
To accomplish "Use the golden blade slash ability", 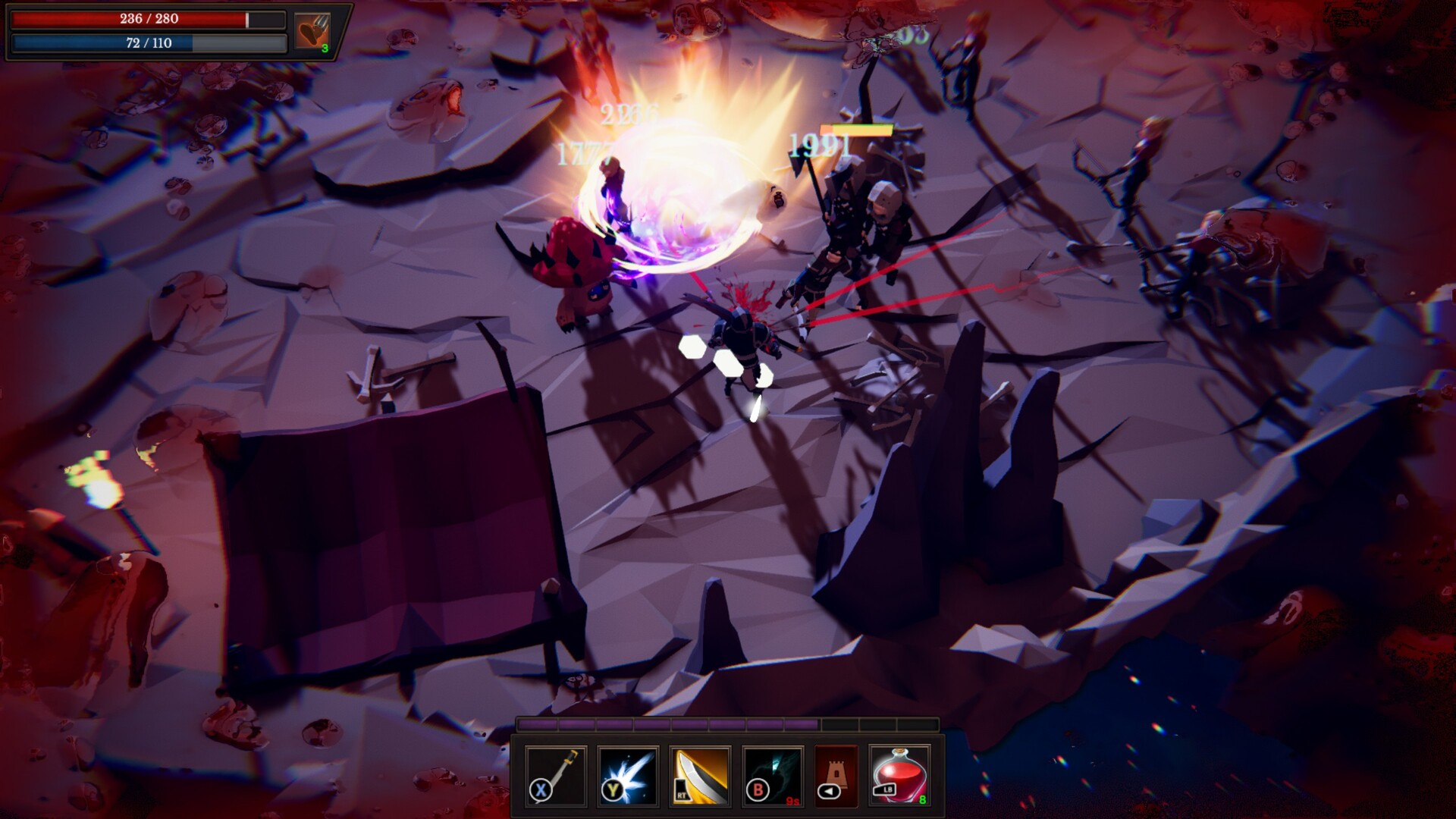I will [x=701, y=776].
